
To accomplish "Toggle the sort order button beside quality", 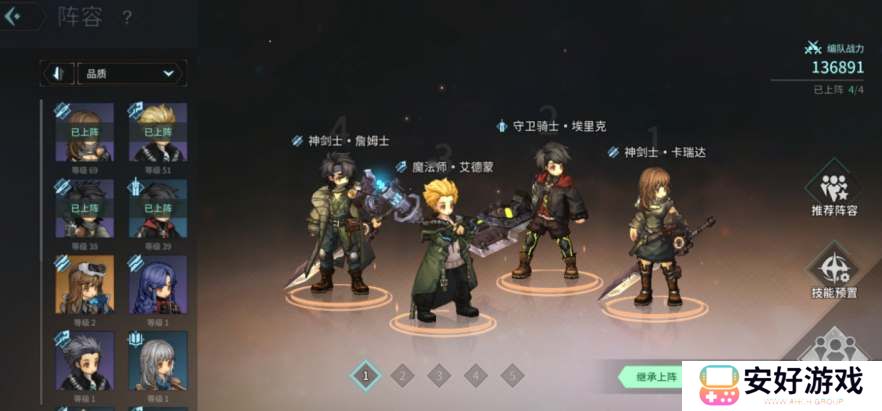I will 57,73.
